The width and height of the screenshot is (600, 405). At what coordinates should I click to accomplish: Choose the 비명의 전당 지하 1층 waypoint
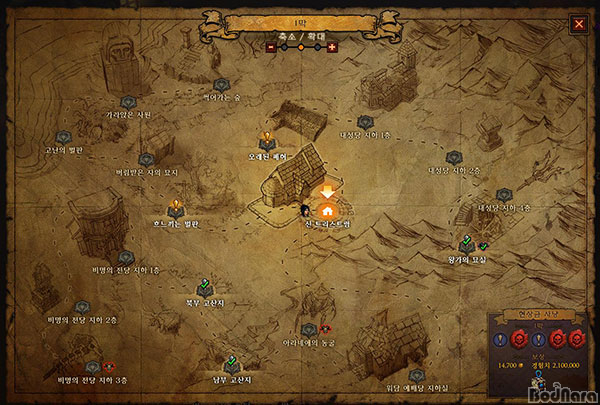point(126,256)
